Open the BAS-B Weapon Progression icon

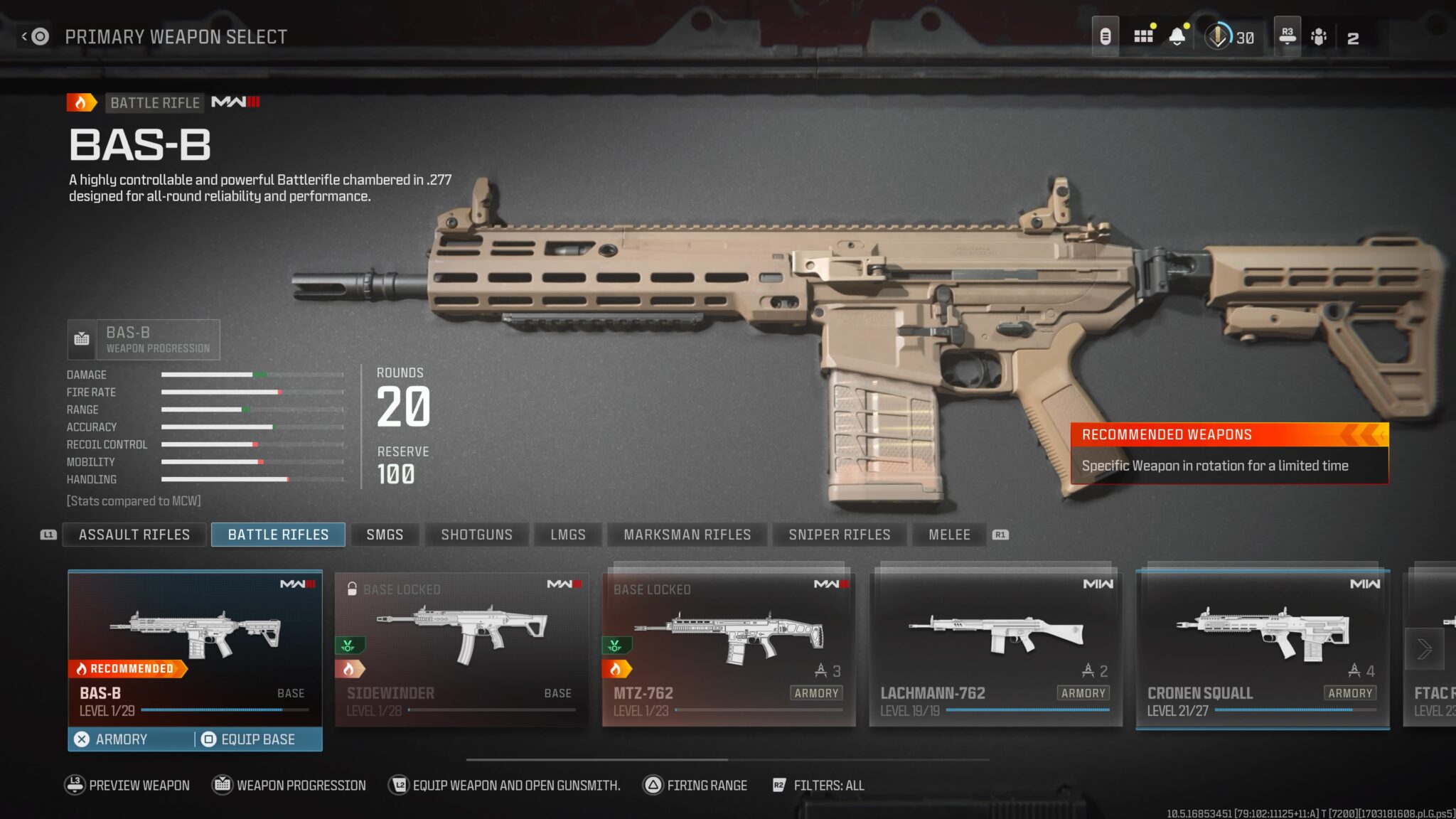(82, 339)
